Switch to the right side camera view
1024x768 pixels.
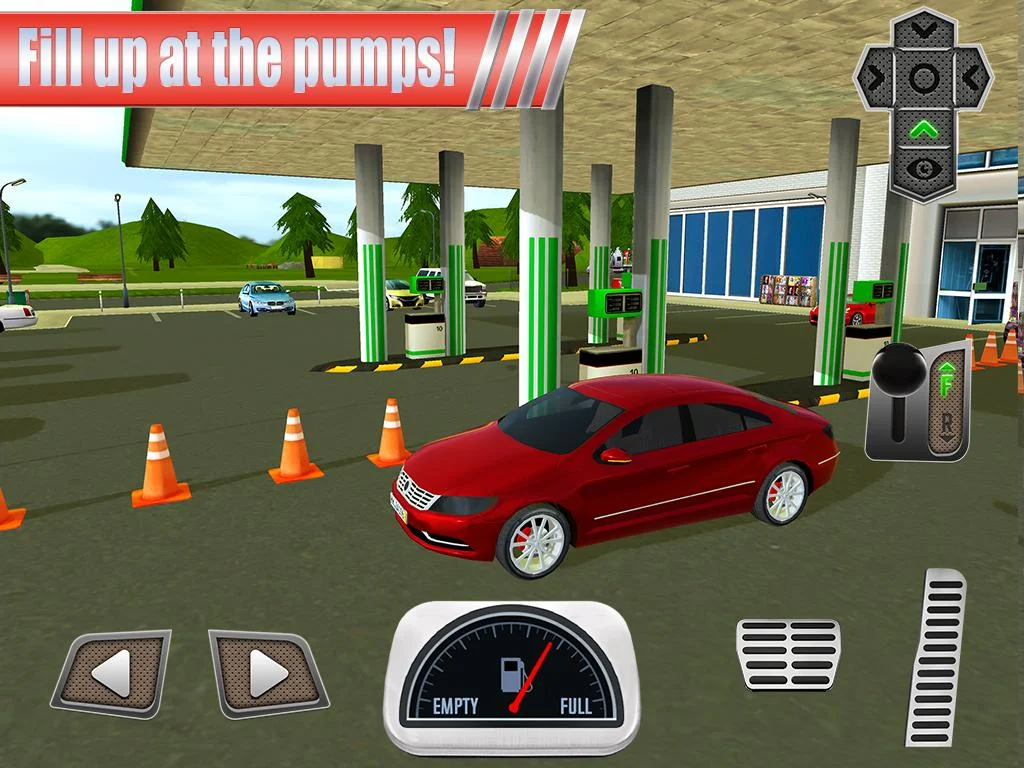click(x=970, y=78)
